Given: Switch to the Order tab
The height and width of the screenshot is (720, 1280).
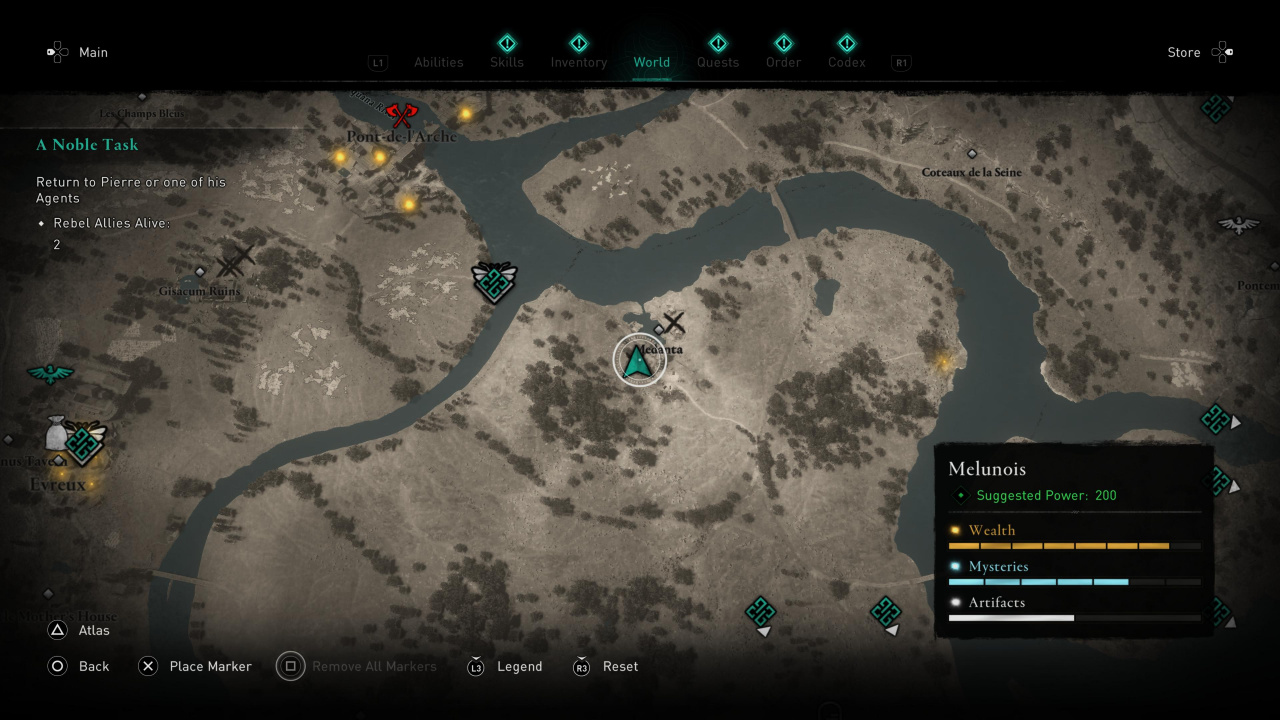Looking at the screenshot, I should [783, 62].
